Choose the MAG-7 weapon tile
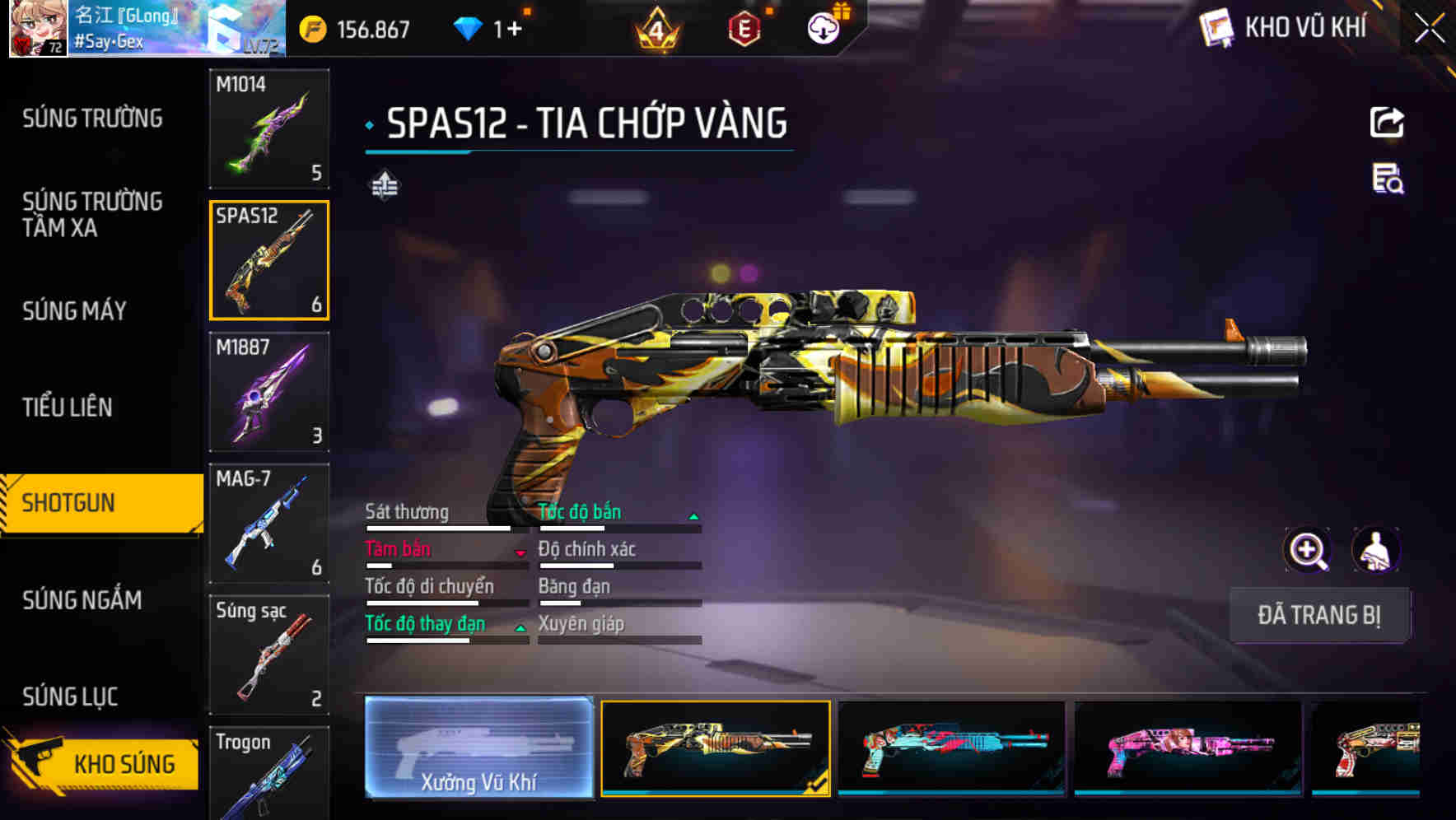Screen dimensions: 1456x820 point(269,524)
